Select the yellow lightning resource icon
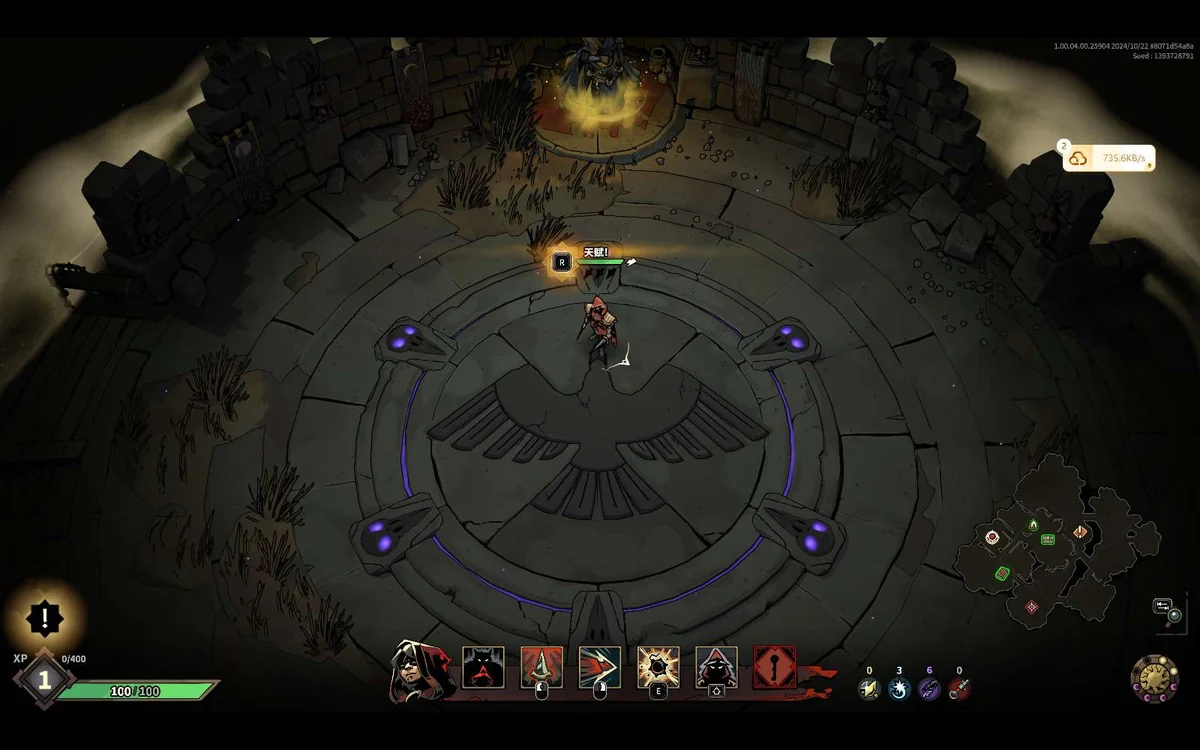Screen dimensions: 1200x750 click(869, 688)
